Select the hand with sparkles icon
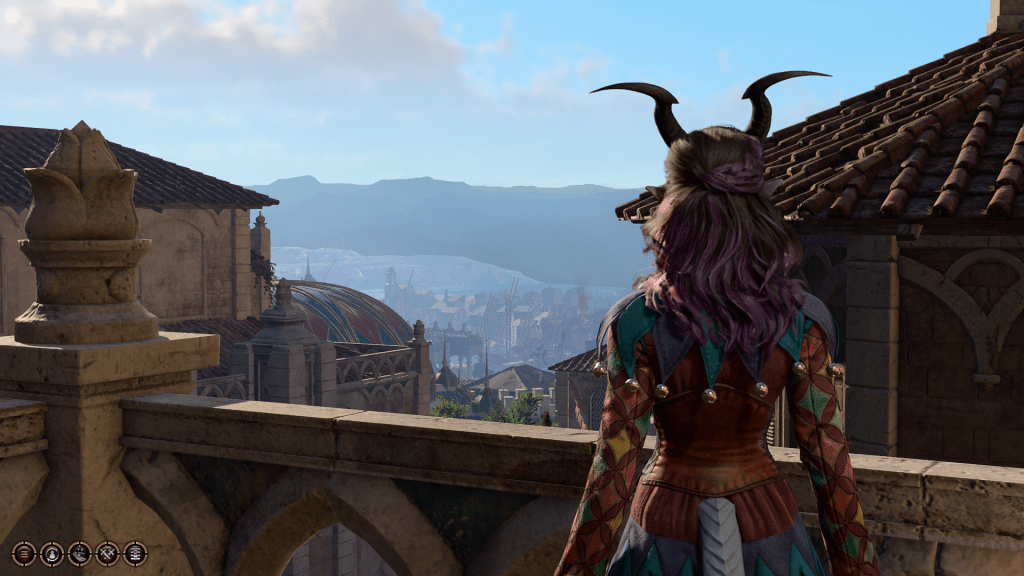The width and height of the screenshot is (1024, 576). coord(80,554)
